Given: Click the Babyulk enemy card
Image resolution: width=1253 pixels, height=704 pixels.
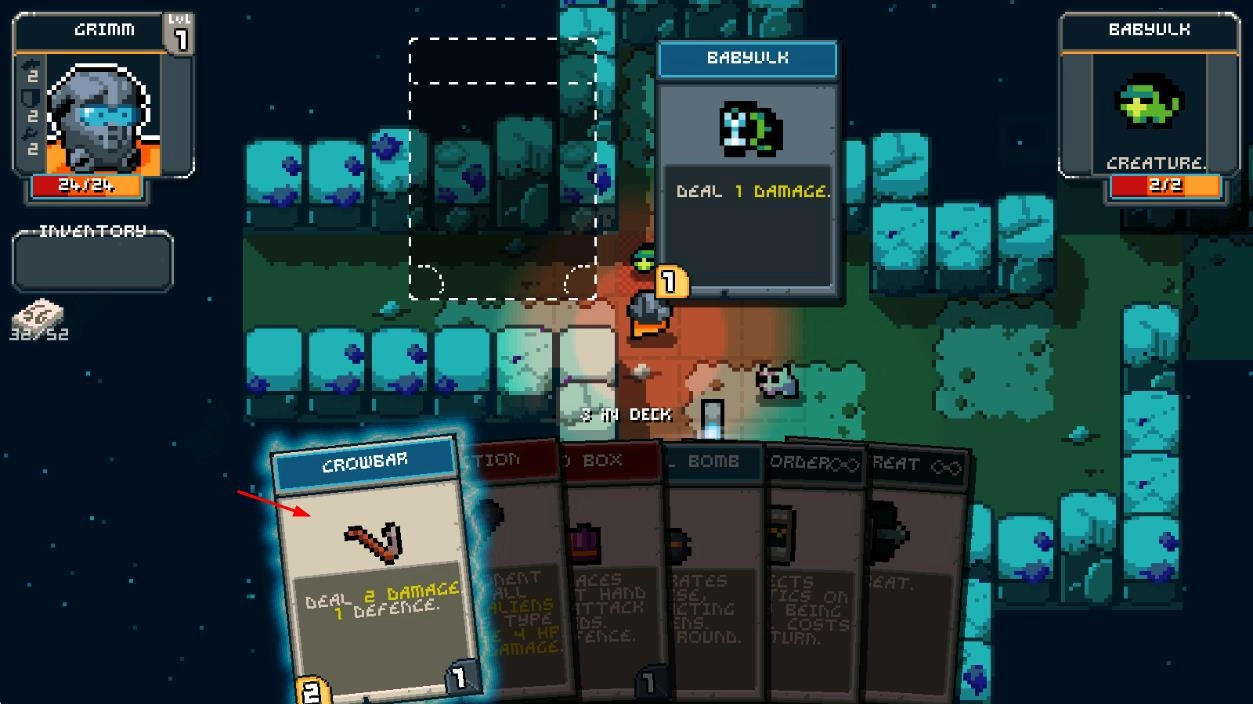Looking at the screenshot, I should click(747, 170).
